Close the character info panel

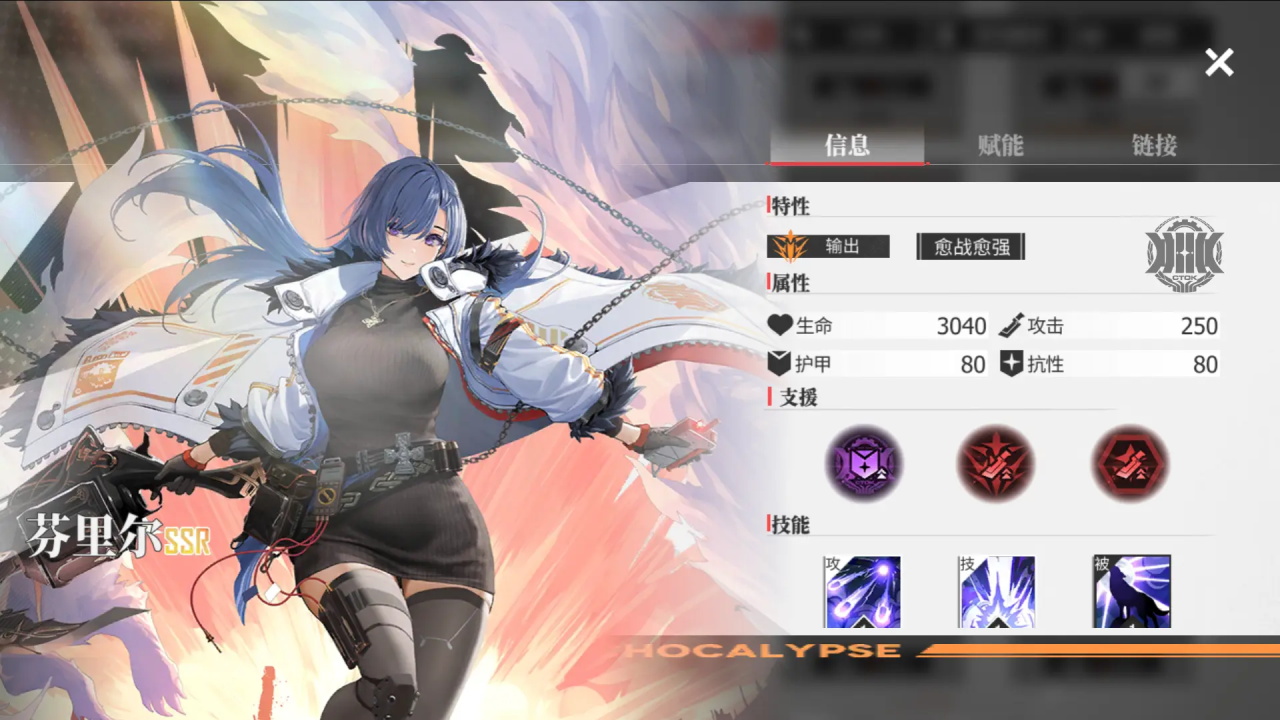pos(1219,63)
